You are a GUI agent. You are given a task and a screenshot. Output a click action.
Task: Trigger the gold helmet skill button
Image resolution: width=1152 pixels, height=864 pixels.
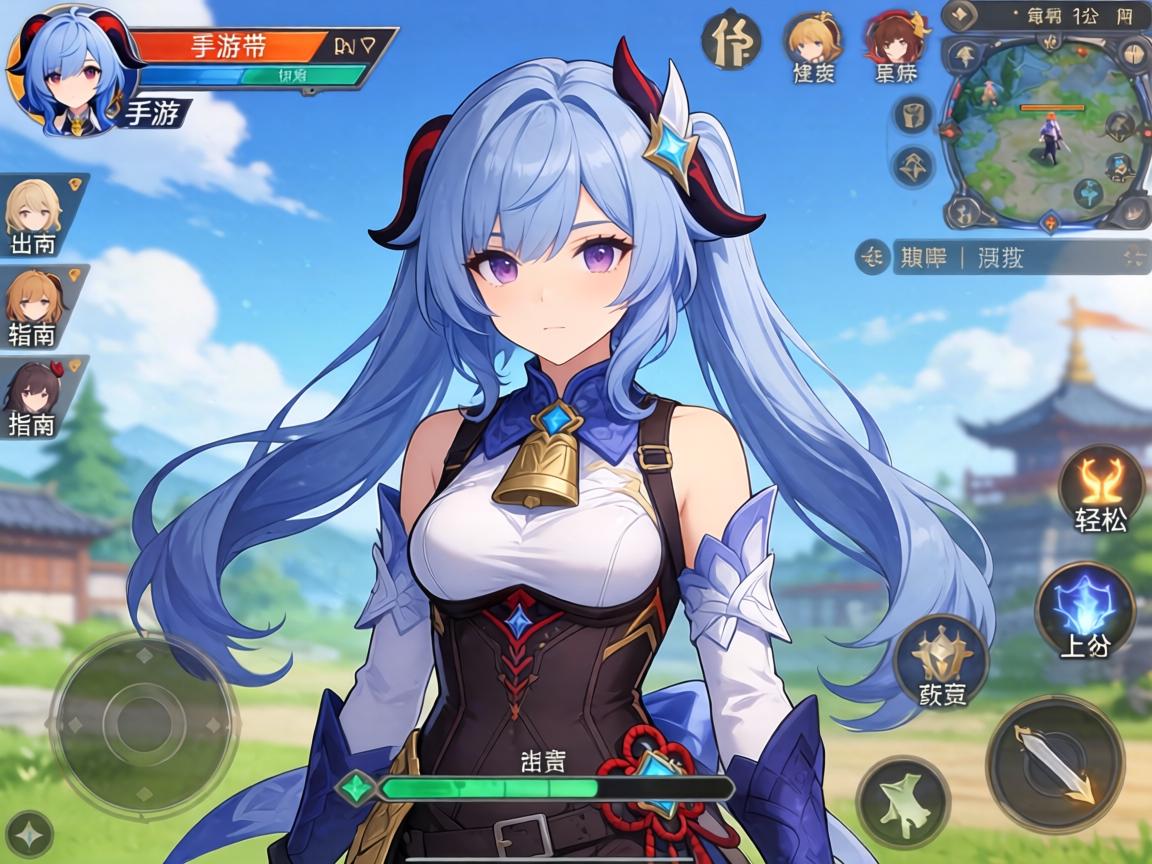(941, 659)
